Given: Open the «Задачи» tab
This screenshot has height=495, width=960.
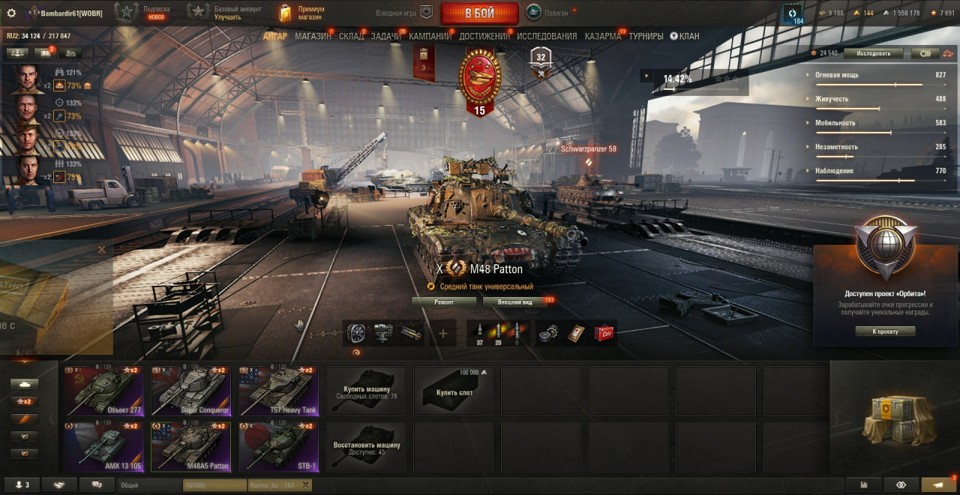Looking at the screenshot, I should click(386, 36).
